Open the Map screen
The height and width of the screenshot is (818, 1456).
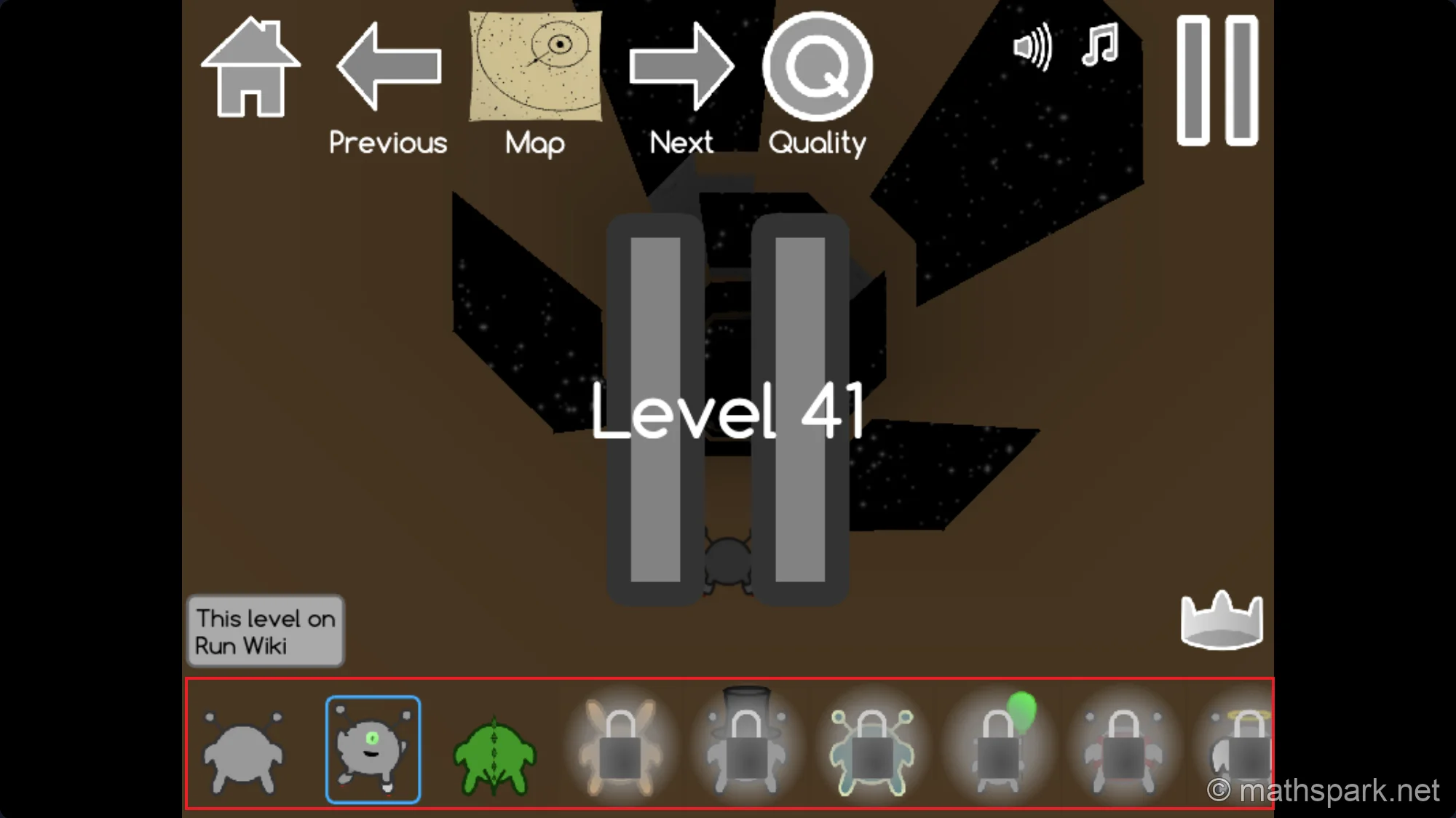534,65
